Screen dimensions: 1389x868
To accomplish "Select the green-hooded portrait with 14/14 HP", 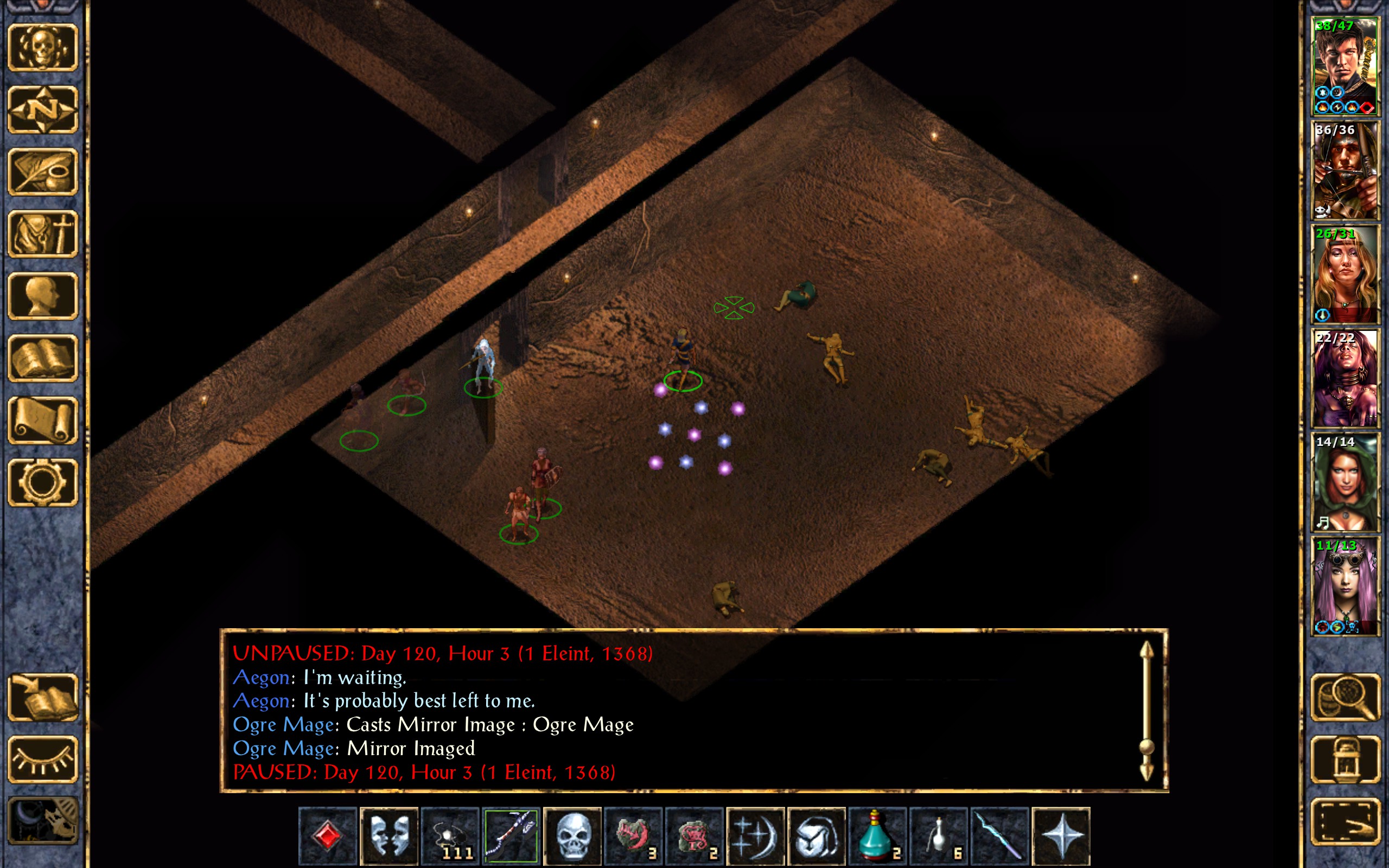I will point(1345,482).
